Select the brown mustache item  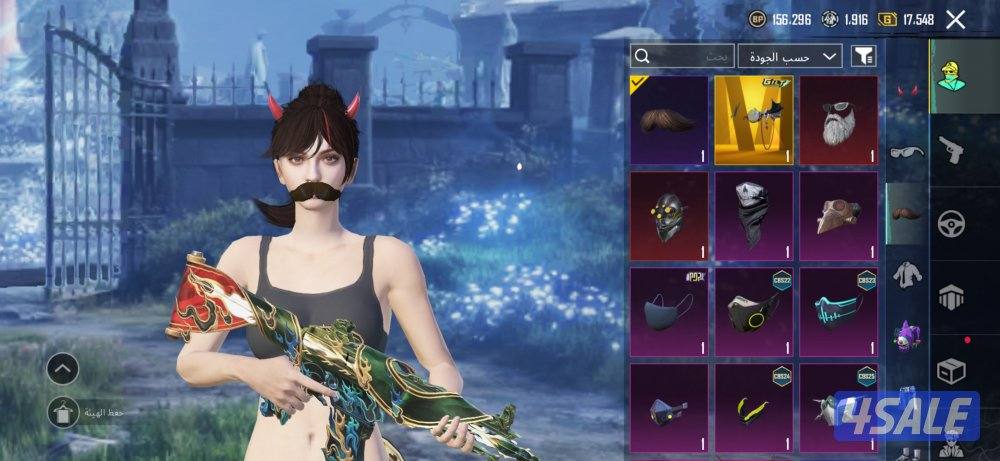[670, 120]
